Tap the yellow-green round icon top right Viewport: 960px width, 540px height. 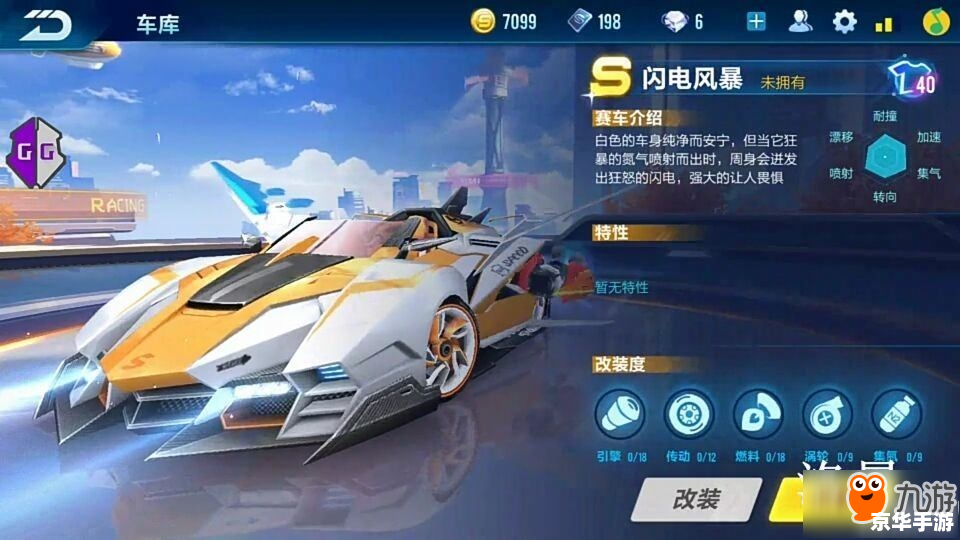coord(935,21)
